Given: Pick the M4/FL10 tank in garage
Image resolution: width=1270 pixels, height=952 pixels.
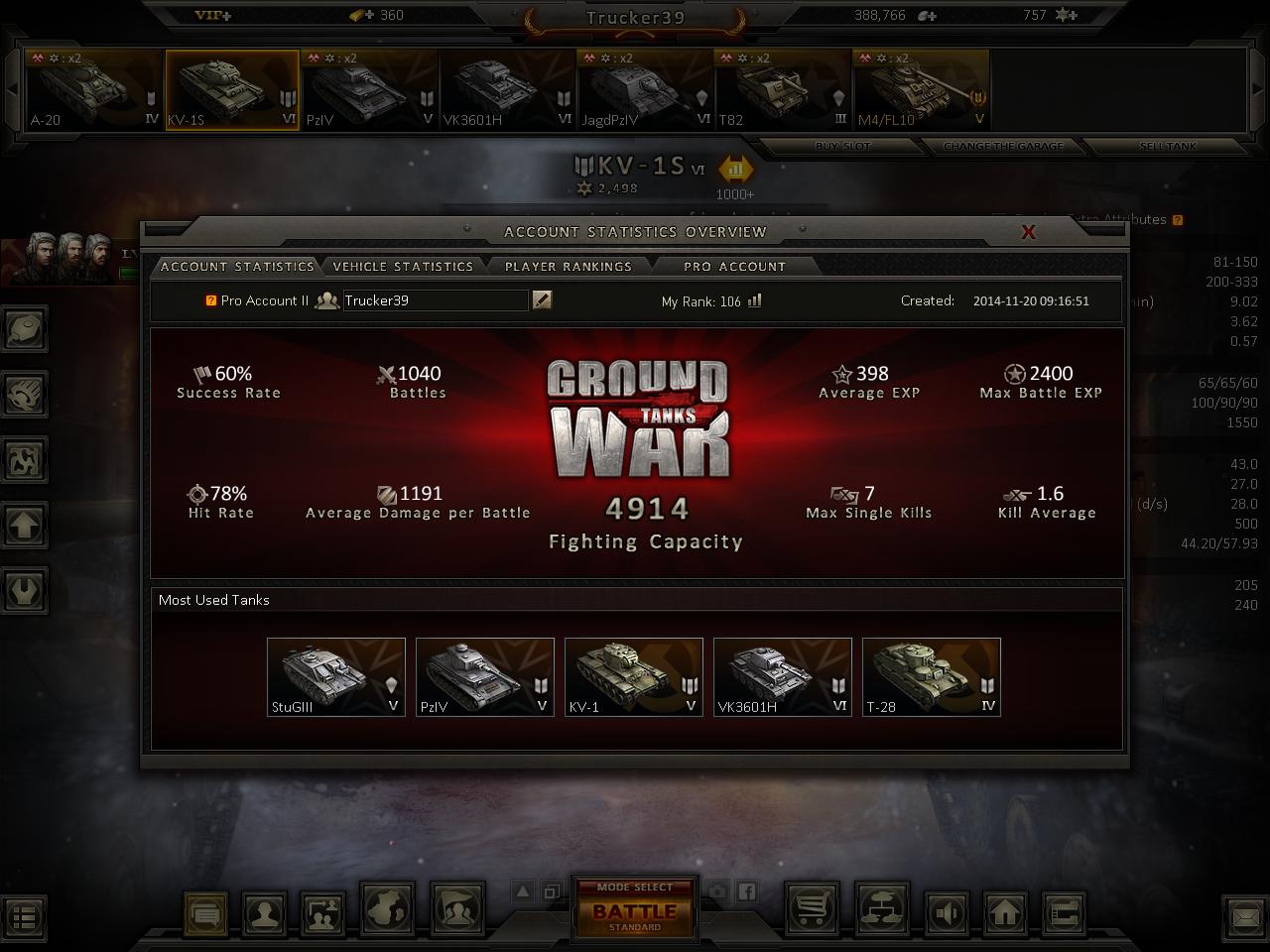Looking at the screenshot, I should click(x=921, y=90).
